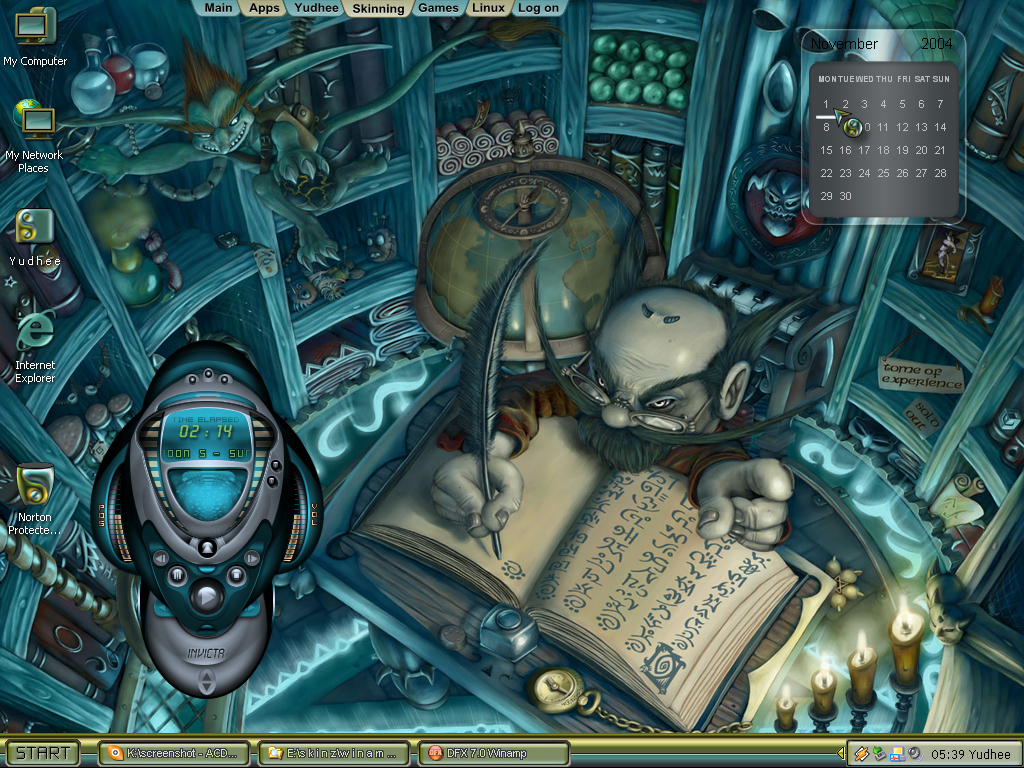Switch to the Main tab
1024x768 pixels.
[x=218, y=8]
